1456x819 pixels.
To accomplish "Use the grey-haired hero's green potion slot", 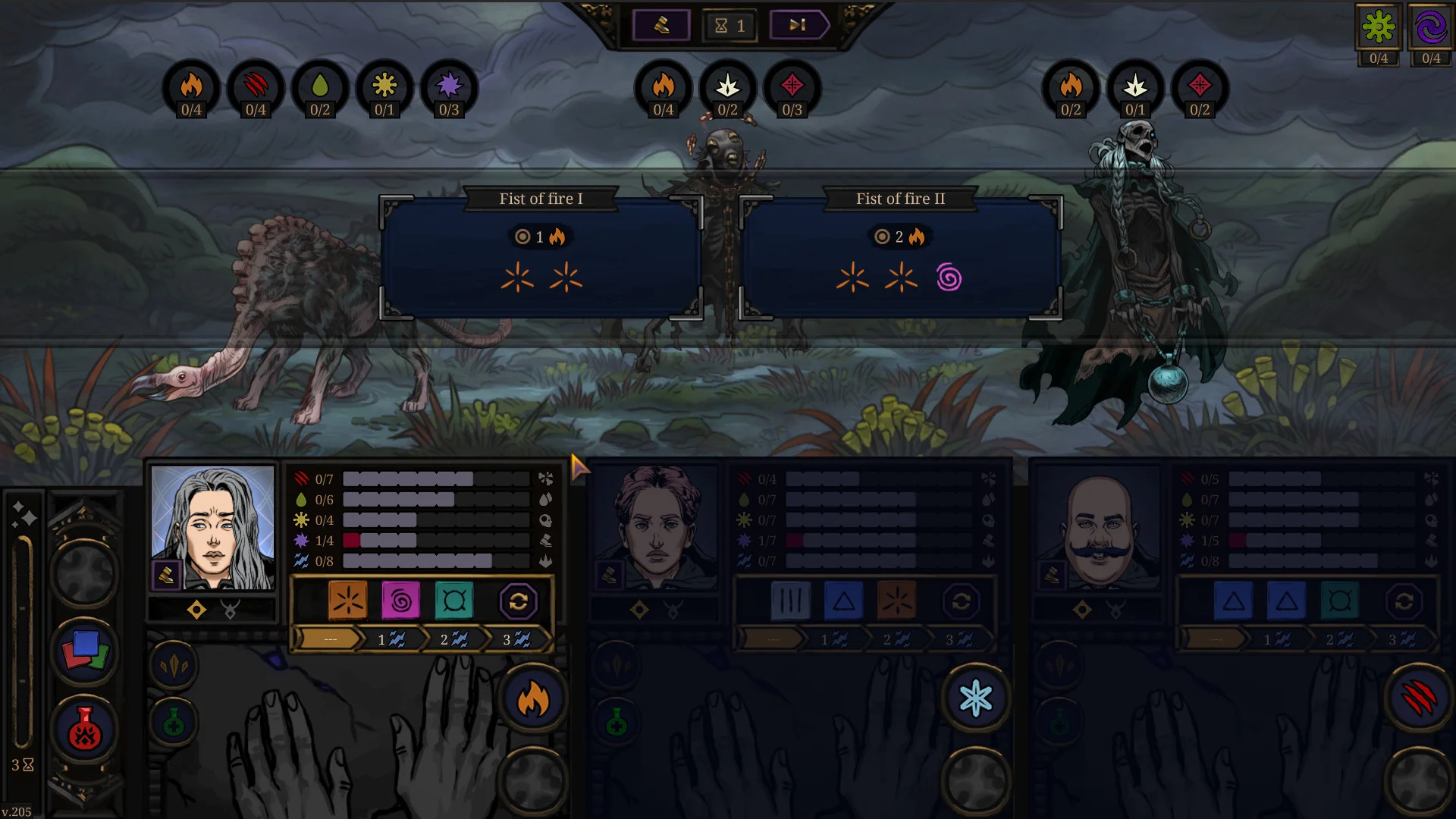I will 174,723.
